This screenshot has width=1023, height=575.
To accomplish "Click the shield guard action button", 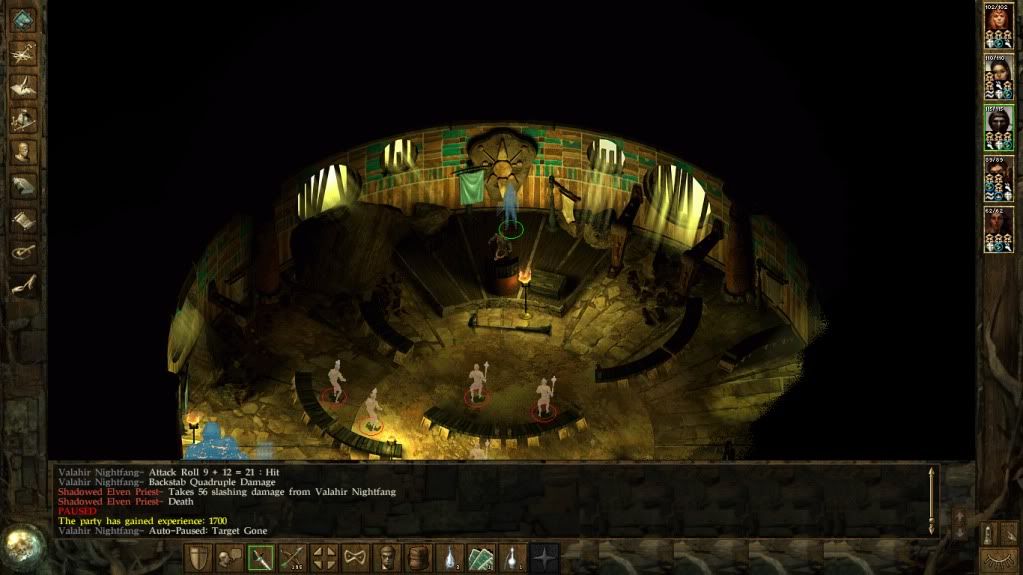I will 200,558.
